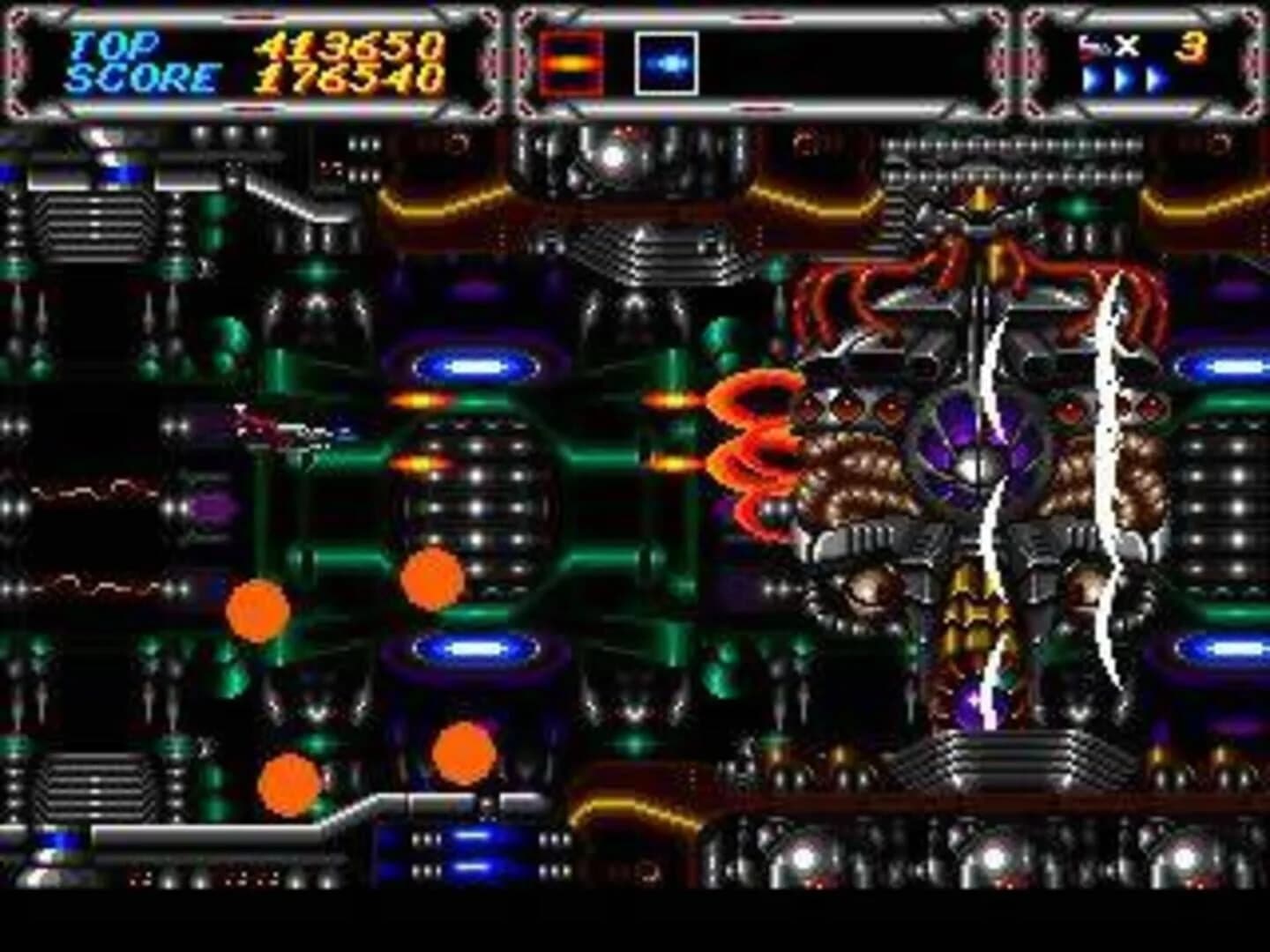Toggle the second blue speed arrow indicator
The width and height of the screenshot is (1270, 952).
coord(1124,78)
